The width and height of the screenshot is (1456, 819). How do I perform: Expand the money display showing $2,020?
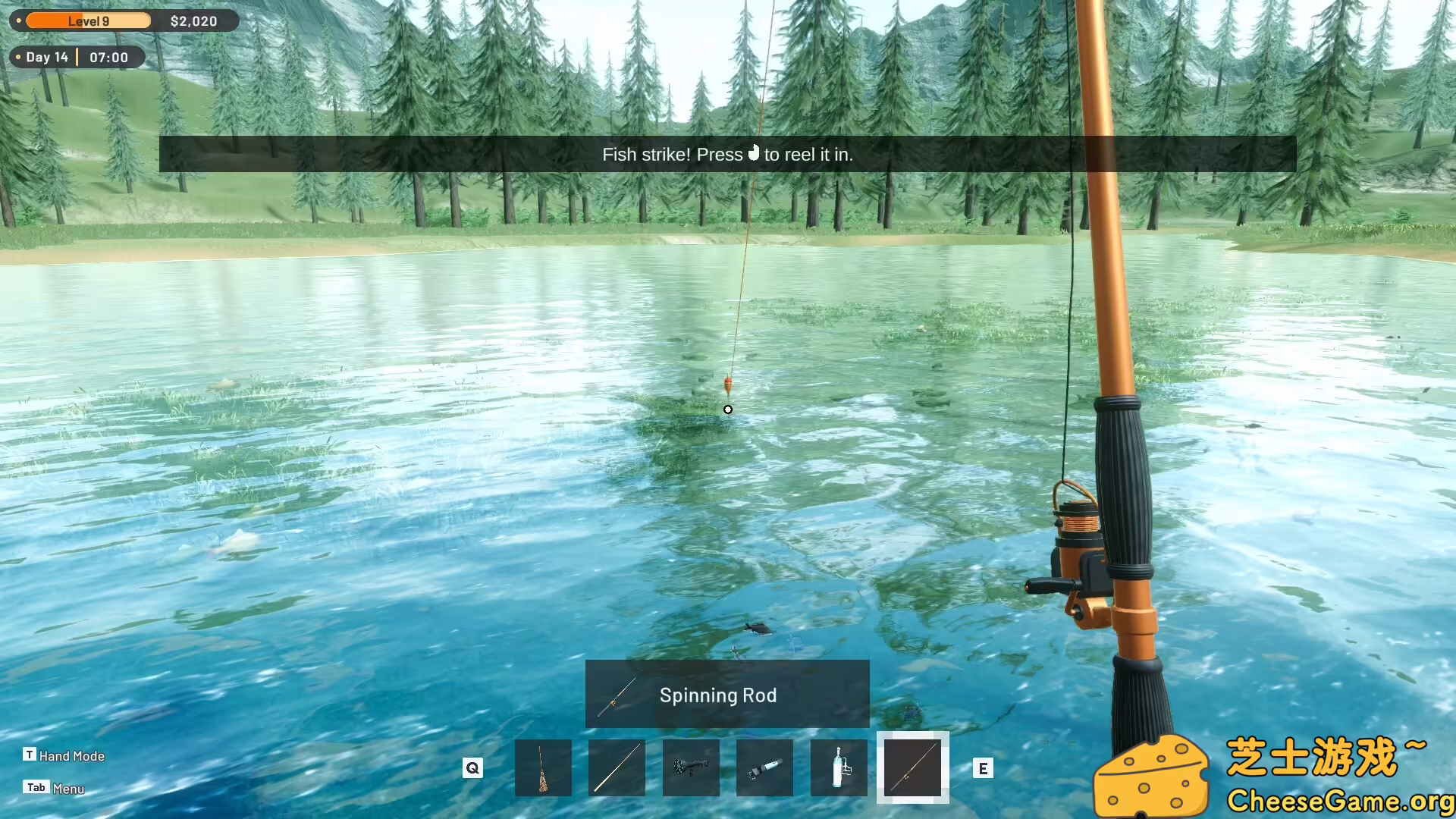tap(192, 20)
